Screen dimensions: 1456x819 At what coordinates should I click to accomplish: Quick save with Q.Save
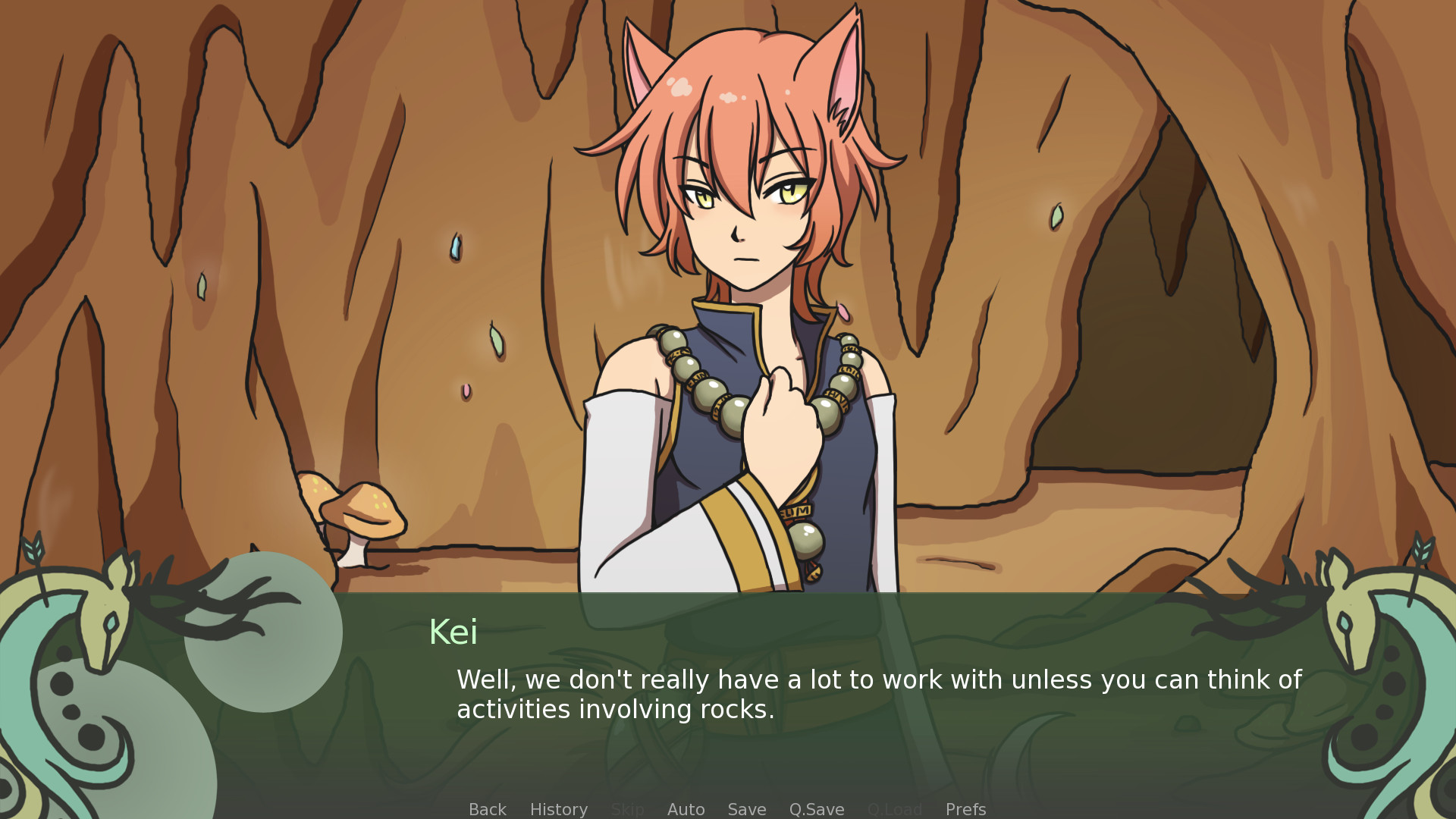click(816, 809)
